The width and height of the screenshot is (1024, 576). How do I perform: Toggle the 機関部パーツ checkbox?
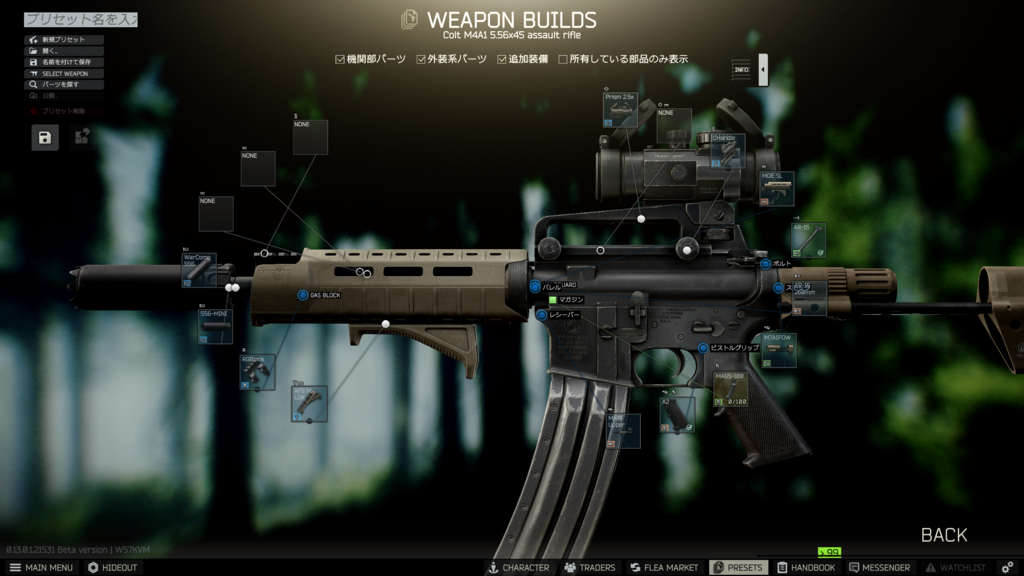click(x=340, y=59)
